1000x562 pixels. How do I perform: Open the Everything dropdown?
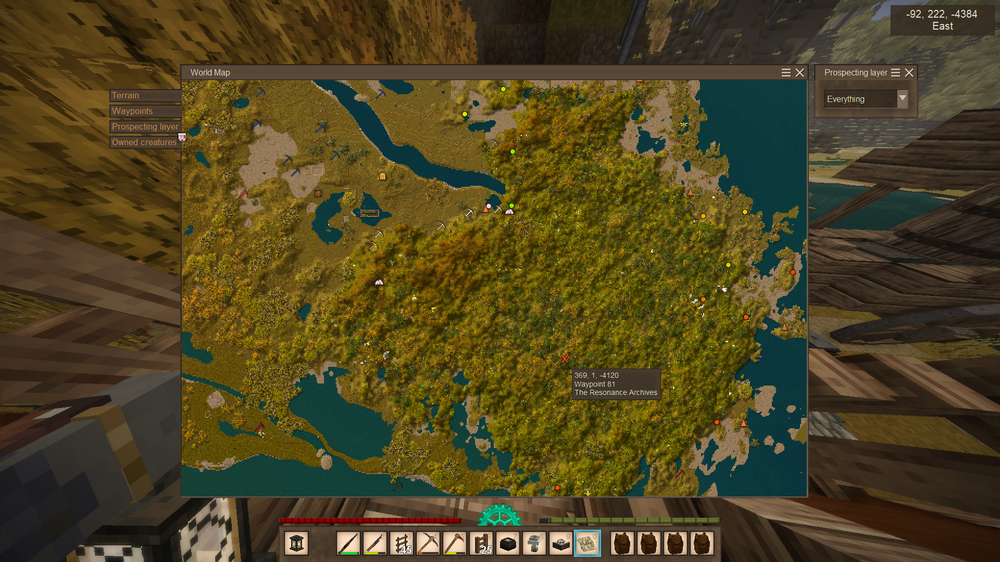866,99
